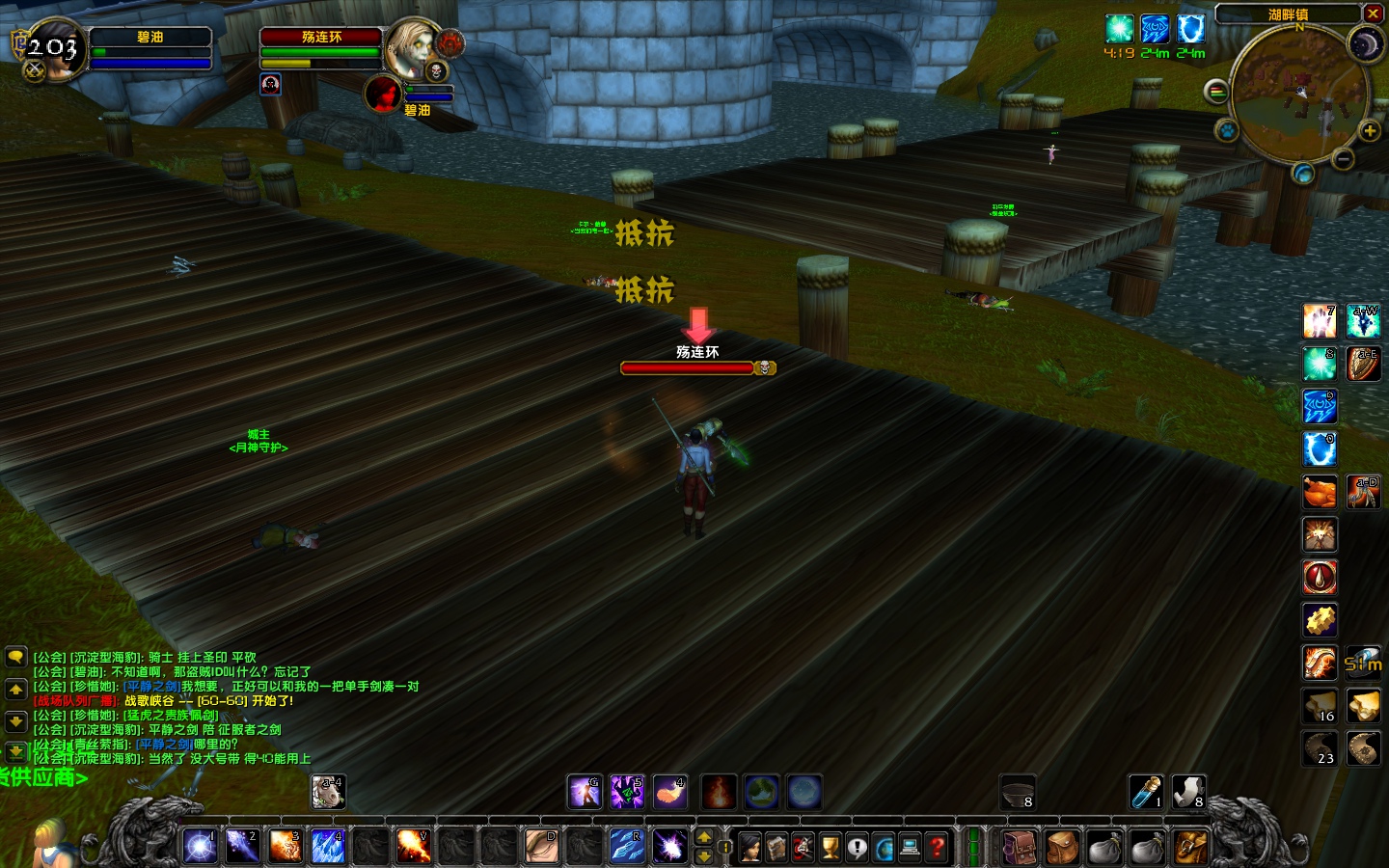Zoom out minimap with the minus button
Screen dimensions: 1389x868
[1343, 158]
